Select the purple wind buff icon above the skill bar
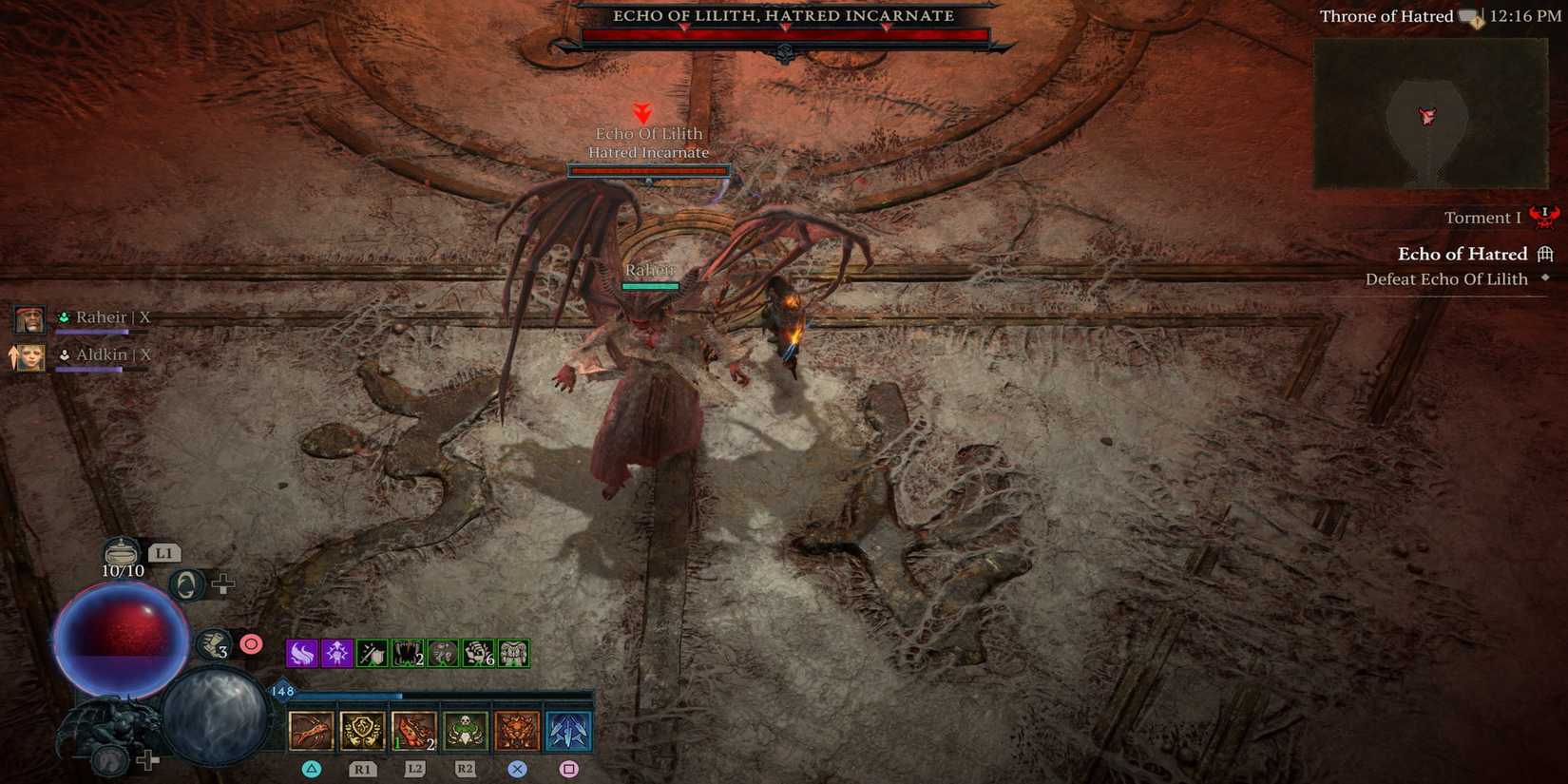The image size is (1568, 784). (x=300, y=653)
